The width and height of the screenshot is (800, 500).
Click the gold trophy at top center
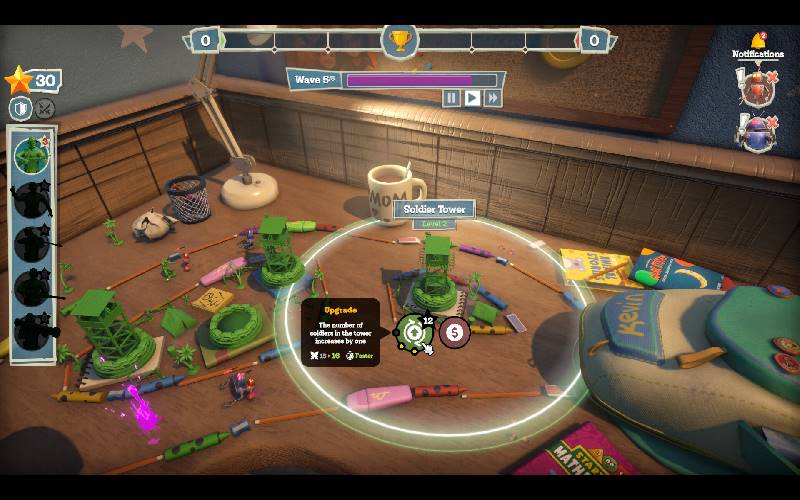(400, 41)
